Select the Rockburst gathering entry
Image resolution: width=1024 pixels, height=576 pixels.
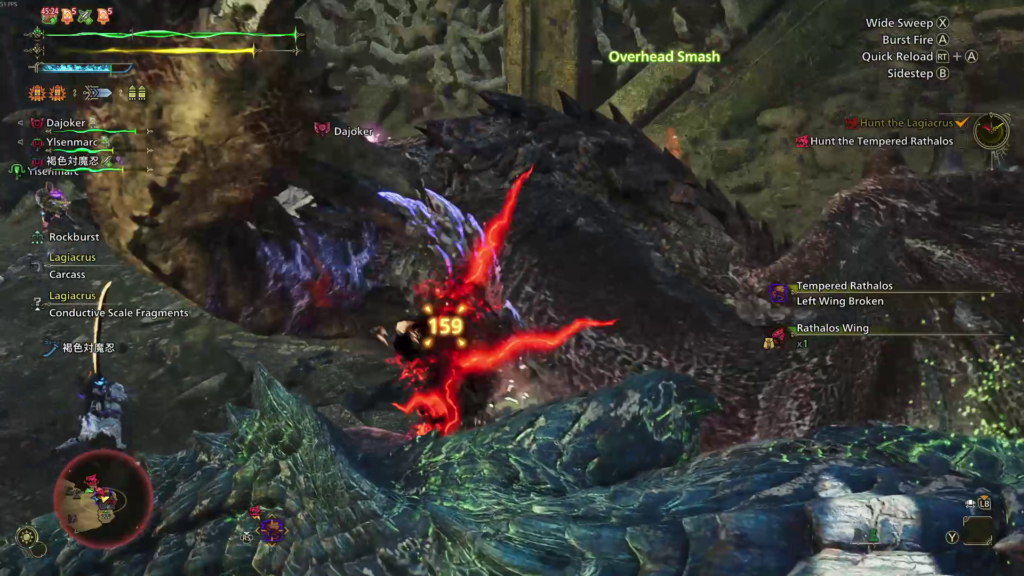[75, 237]
